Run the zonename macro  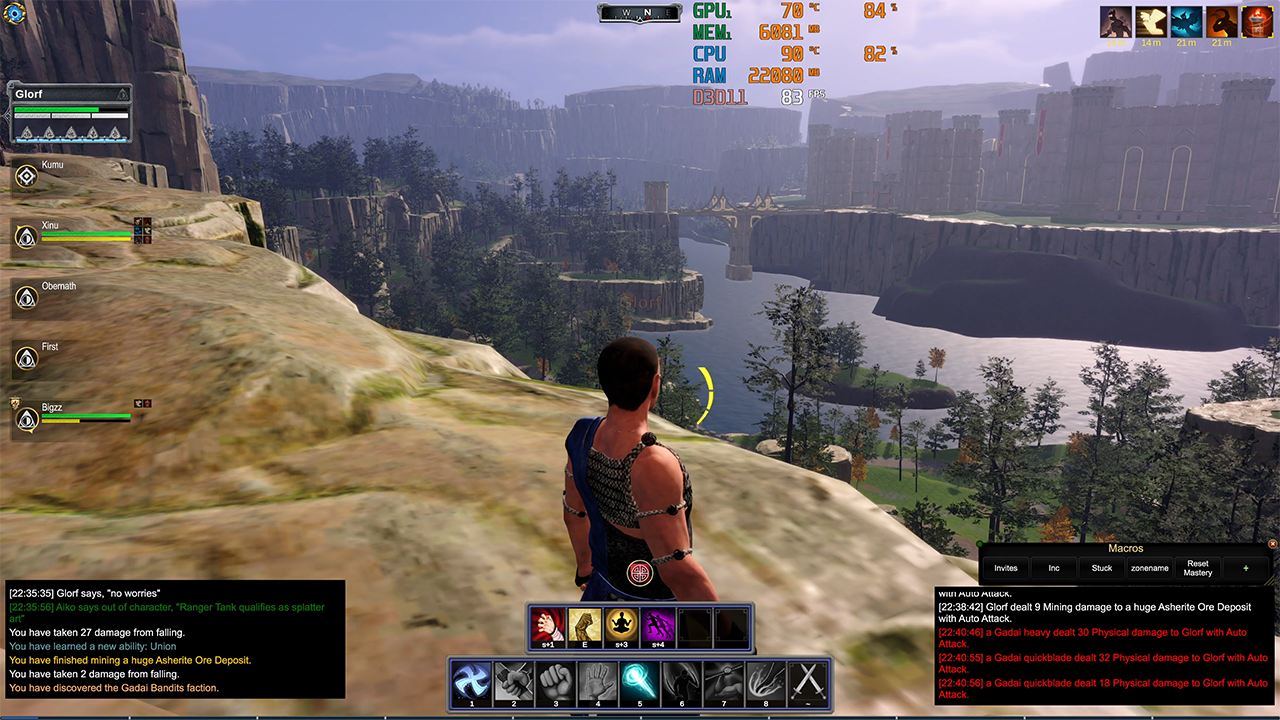[x=1149, y=568]
